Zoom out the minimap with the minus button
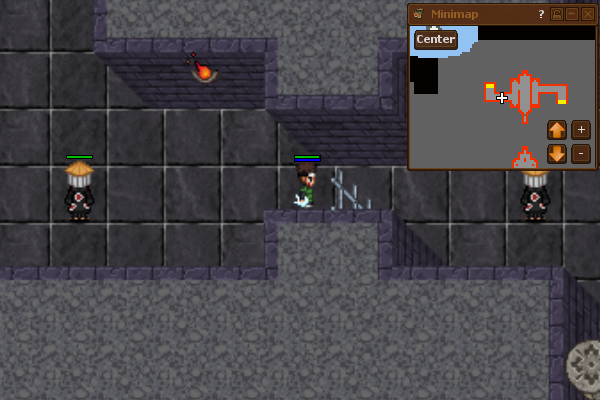600x400 pixels. (581, 154)
